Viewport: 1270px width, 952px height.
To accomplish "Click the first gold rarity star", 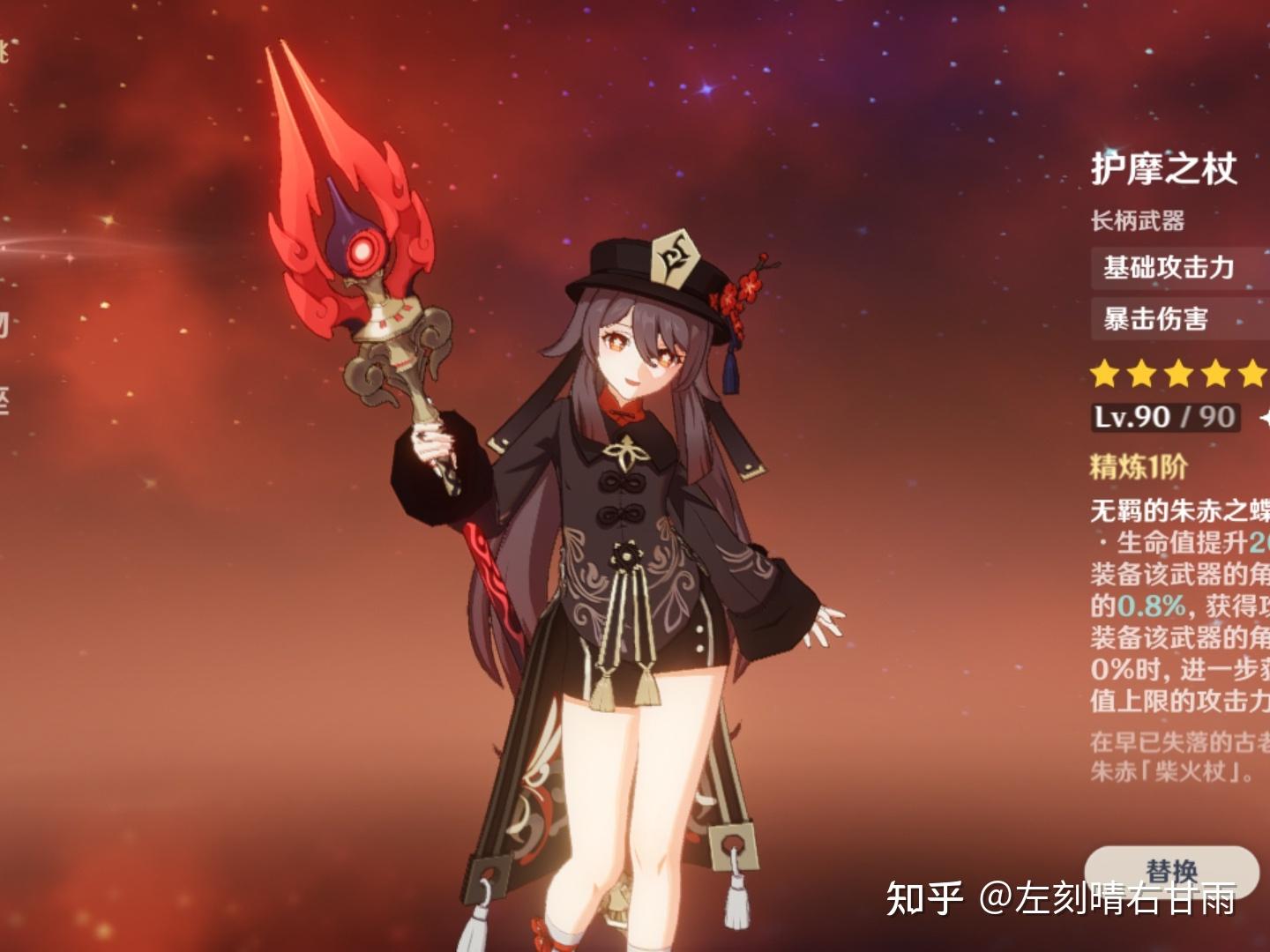I will (1102, 373).
